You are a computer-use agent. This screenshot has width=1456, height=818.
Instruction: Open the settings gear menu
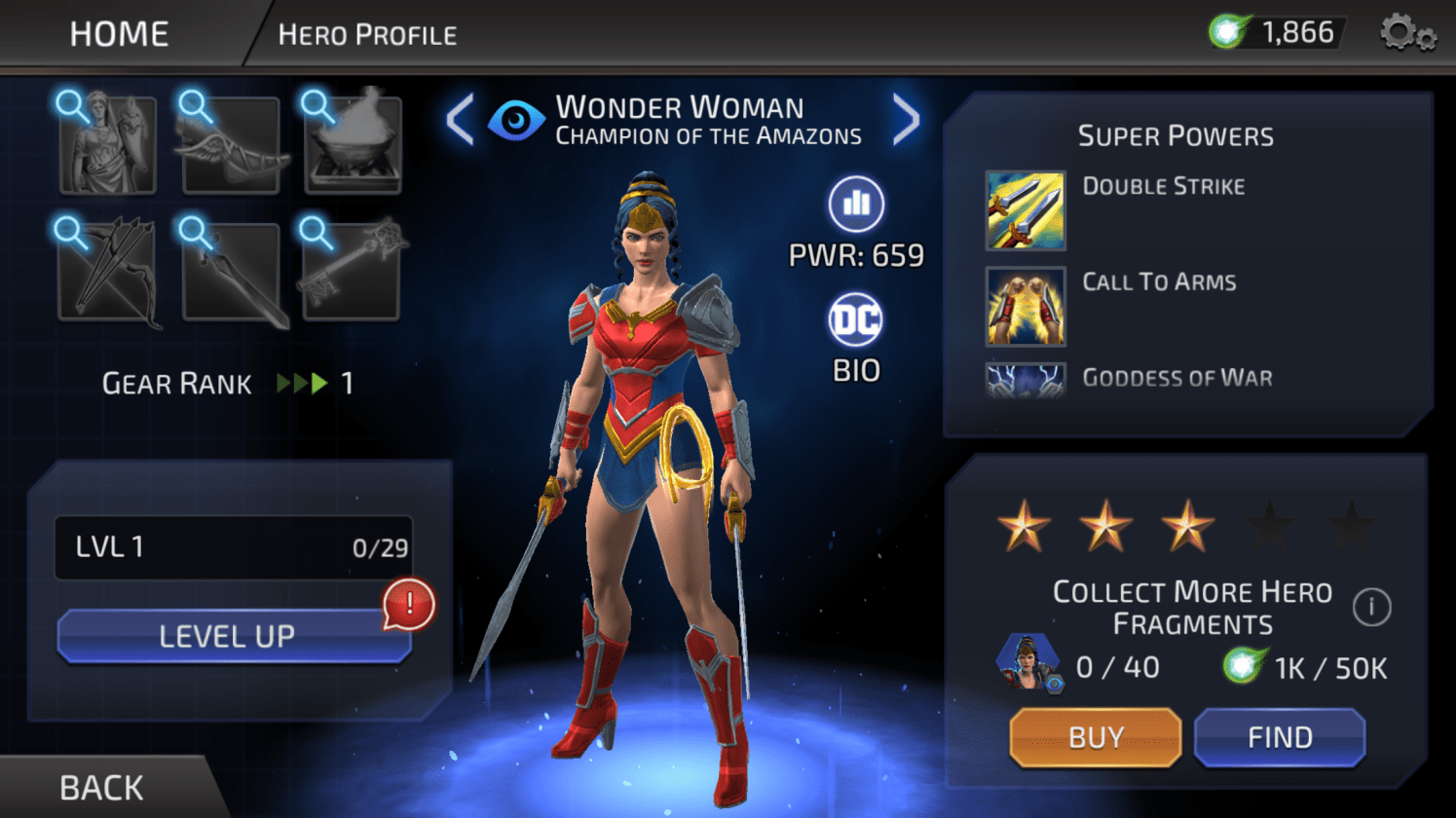click(1405, 34)
